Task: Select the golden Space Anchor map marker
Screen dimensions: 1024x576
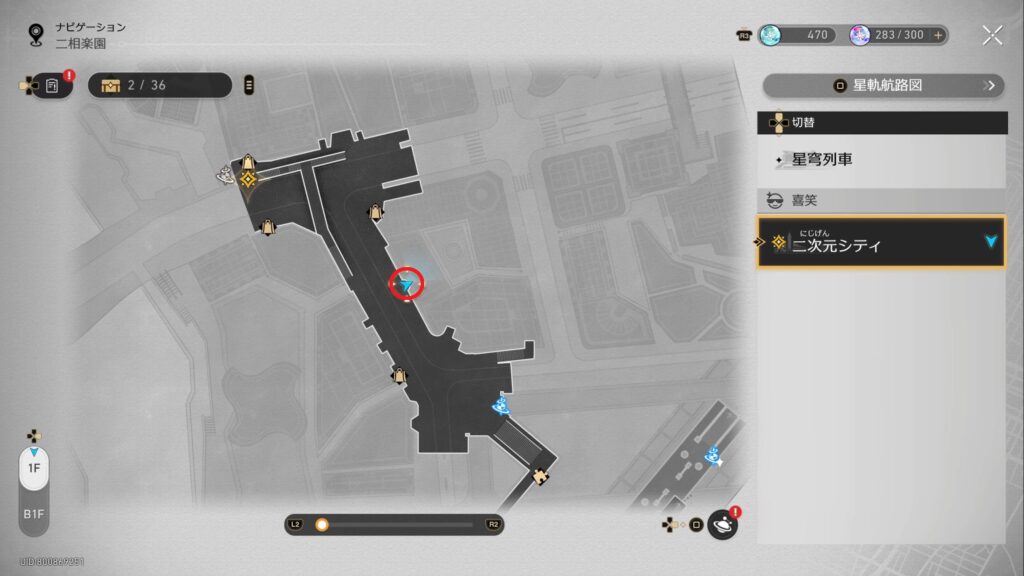Action: tap(247, 179)
